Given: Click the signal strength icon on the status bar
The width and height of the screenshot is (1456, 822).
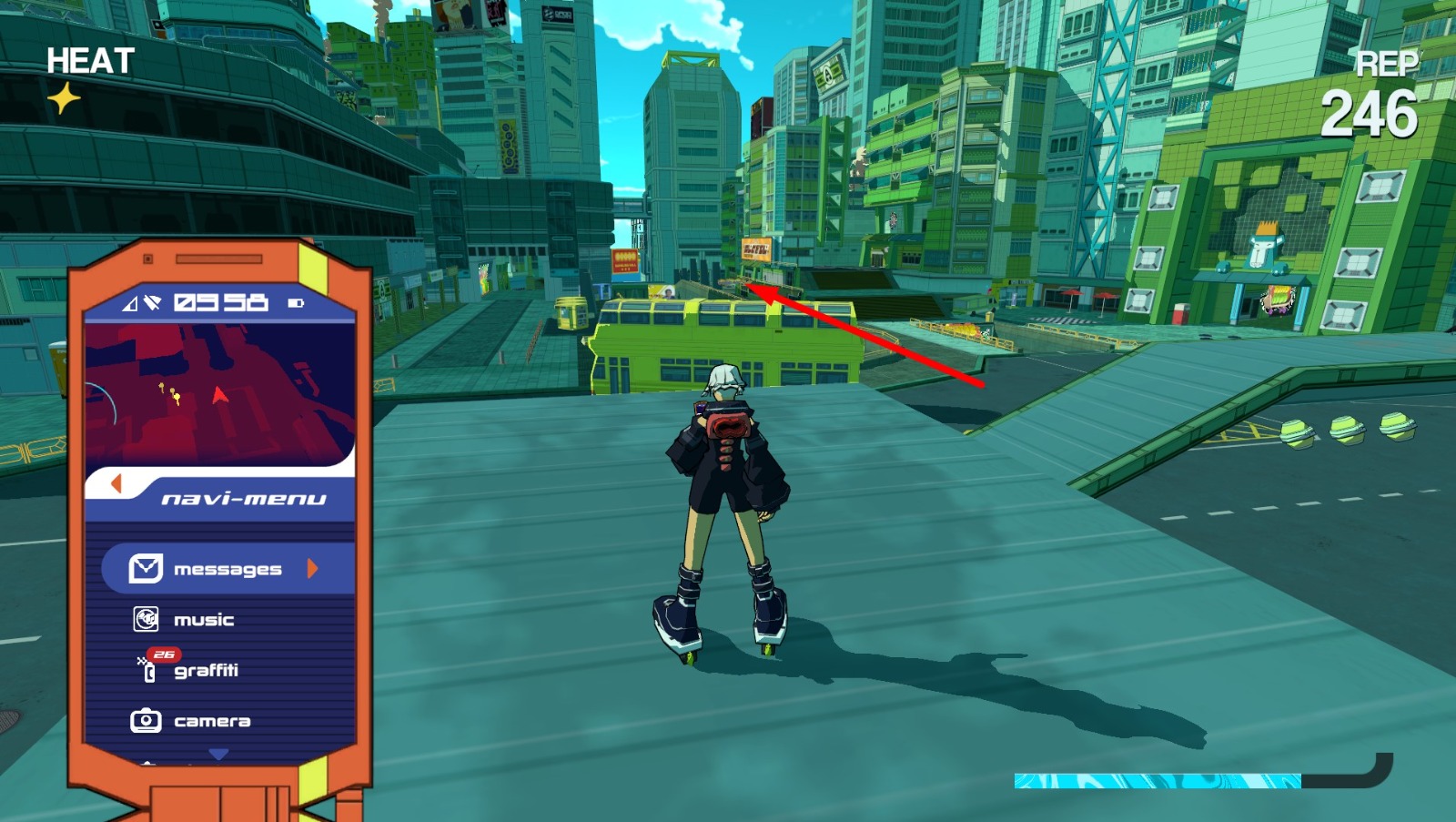Looking at the screenshot, I should pyautogui.click(x=128, y=302).
